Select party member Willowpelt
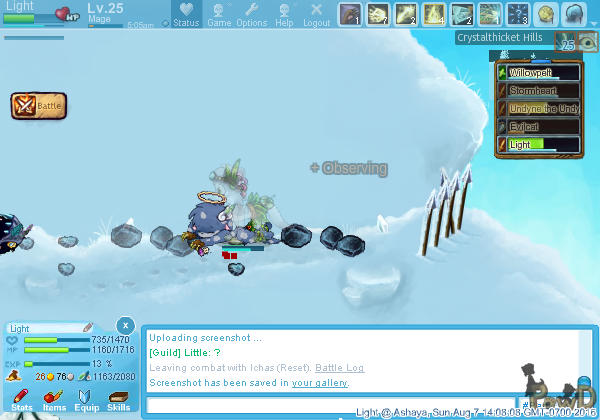Image resolution: width=600 pixels, height=420 pixels. coord(538,73)
